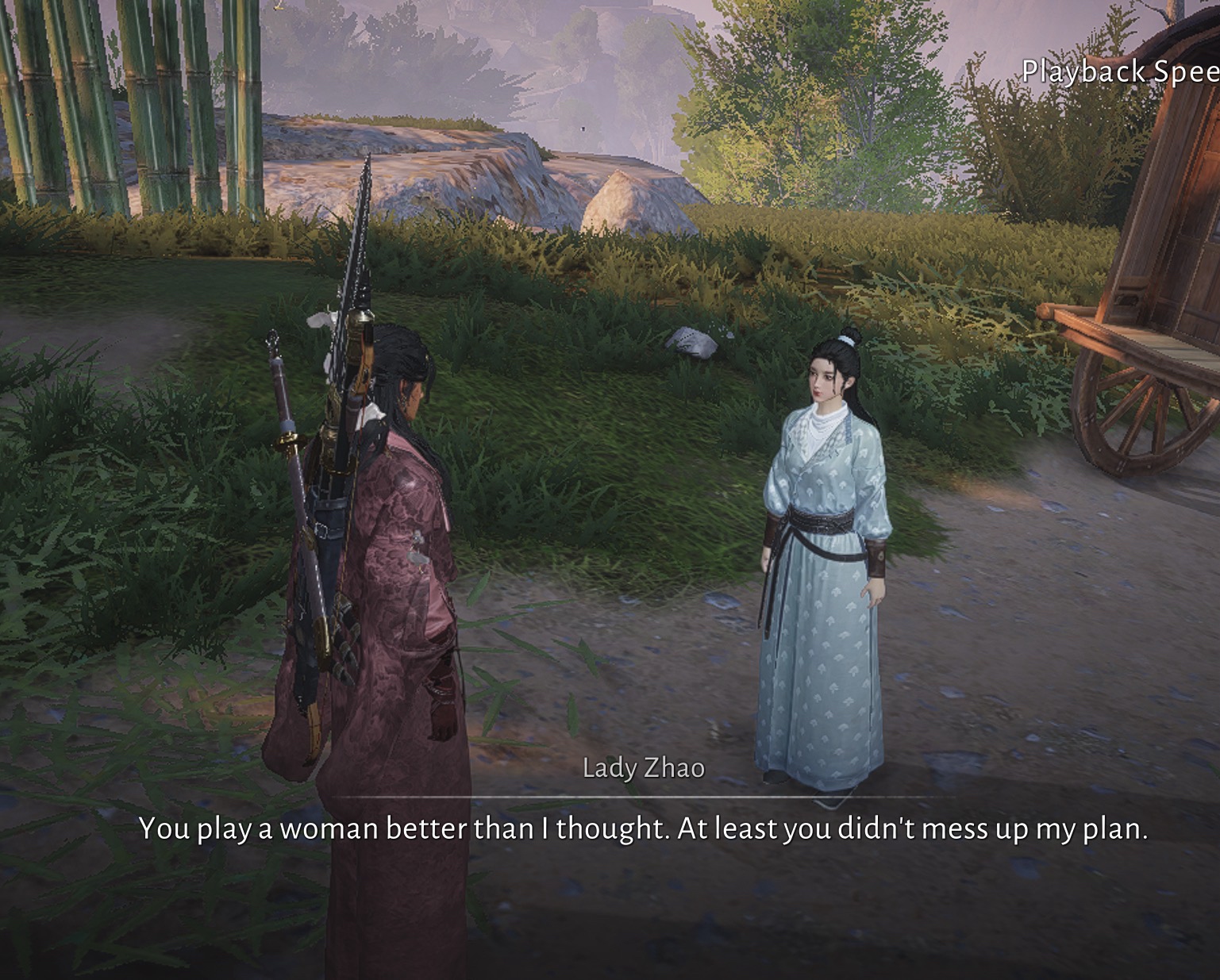Change the dialogue Playback Speed setting
1220x980 pixels.
pyautogui.click(x=1119, y=72)
